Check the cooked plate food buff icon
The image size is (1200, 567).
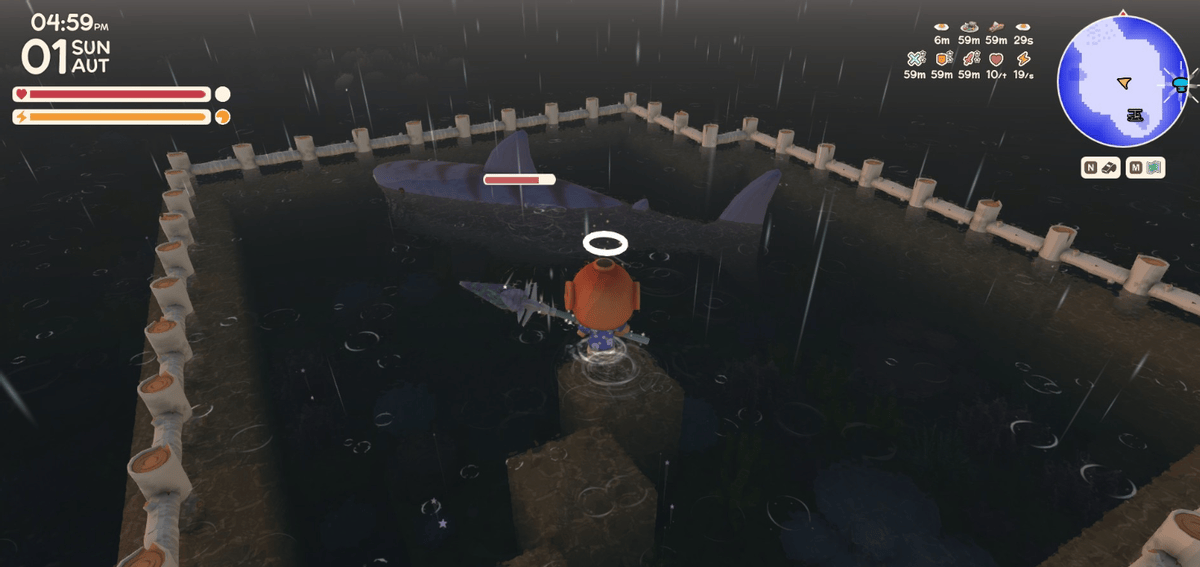pos(968,27)
